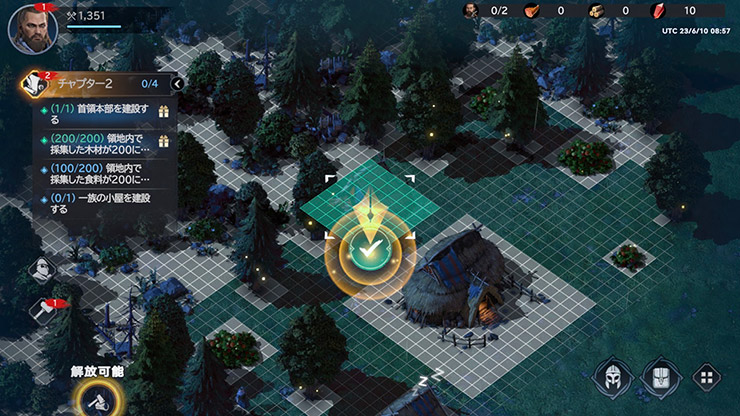Tap the red crystal resource icon
The height and width of the screenshot is (416, 740).
(x=657, y=11)
